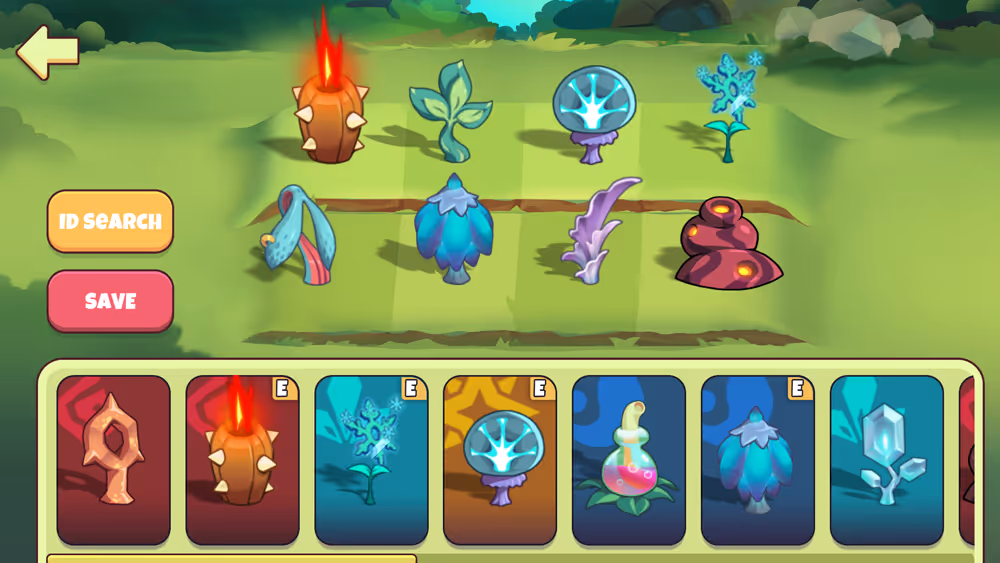The height and width of the screenshot is (563, 1000).
Task: Click the teal tentacle plant on the field
Action: [x=298, y=234]
